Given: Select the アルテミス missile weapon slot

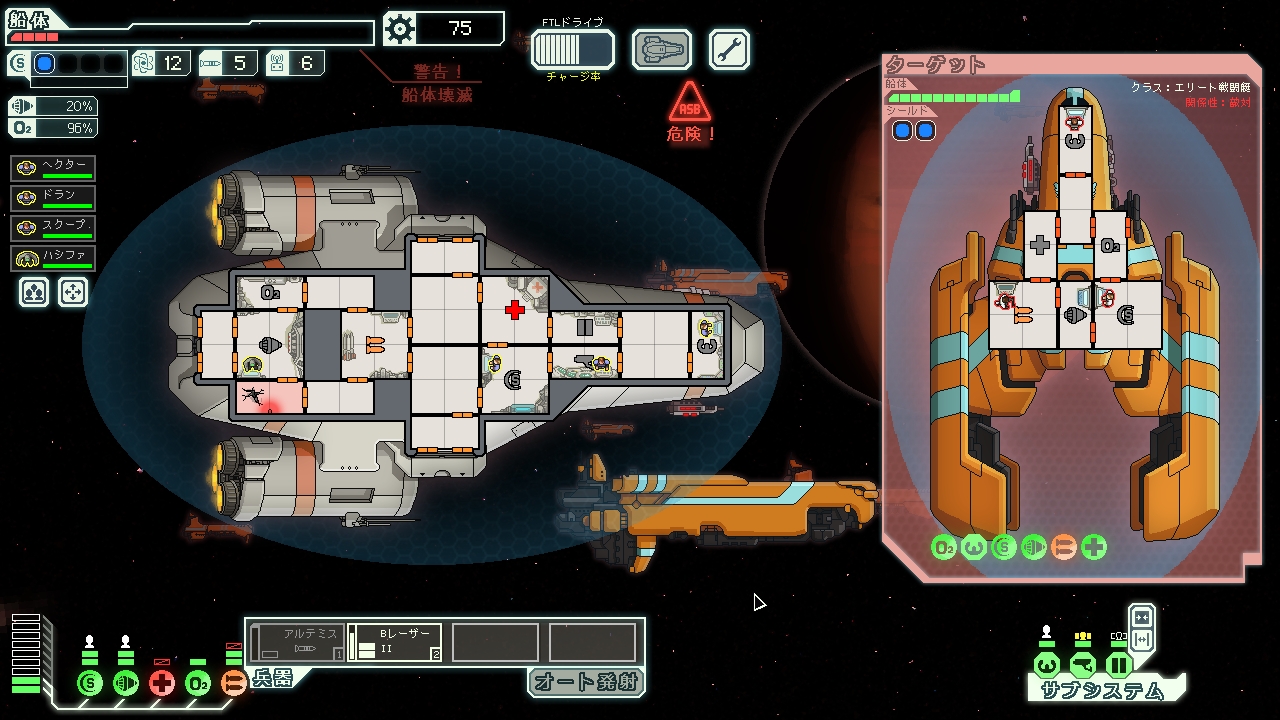Looking at the screenshot, I should (297, 642).
